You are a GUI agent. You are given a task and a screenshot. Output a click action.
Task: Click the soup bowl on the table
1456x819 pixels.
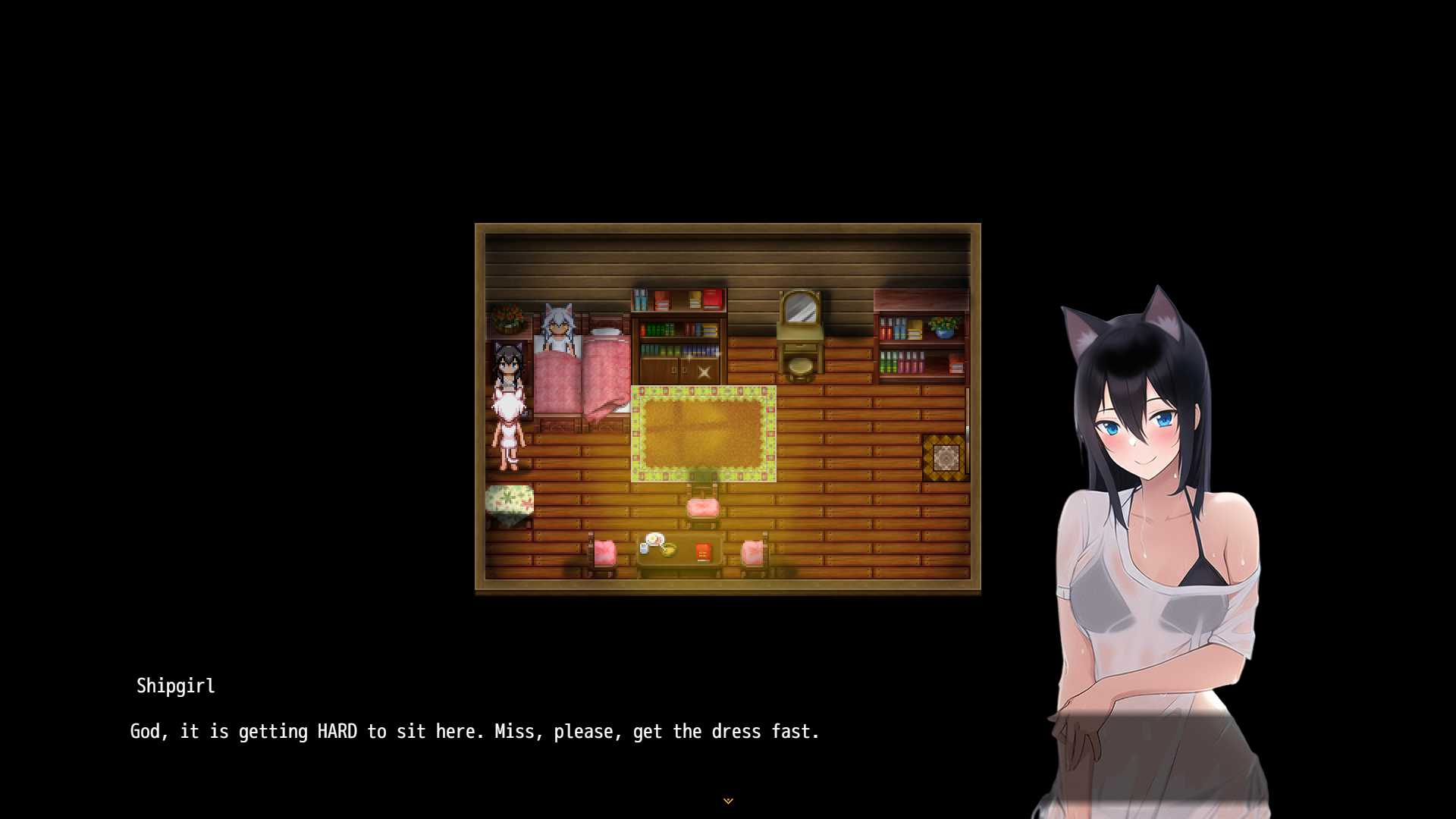pyautogui.click(x=669, y=548)
